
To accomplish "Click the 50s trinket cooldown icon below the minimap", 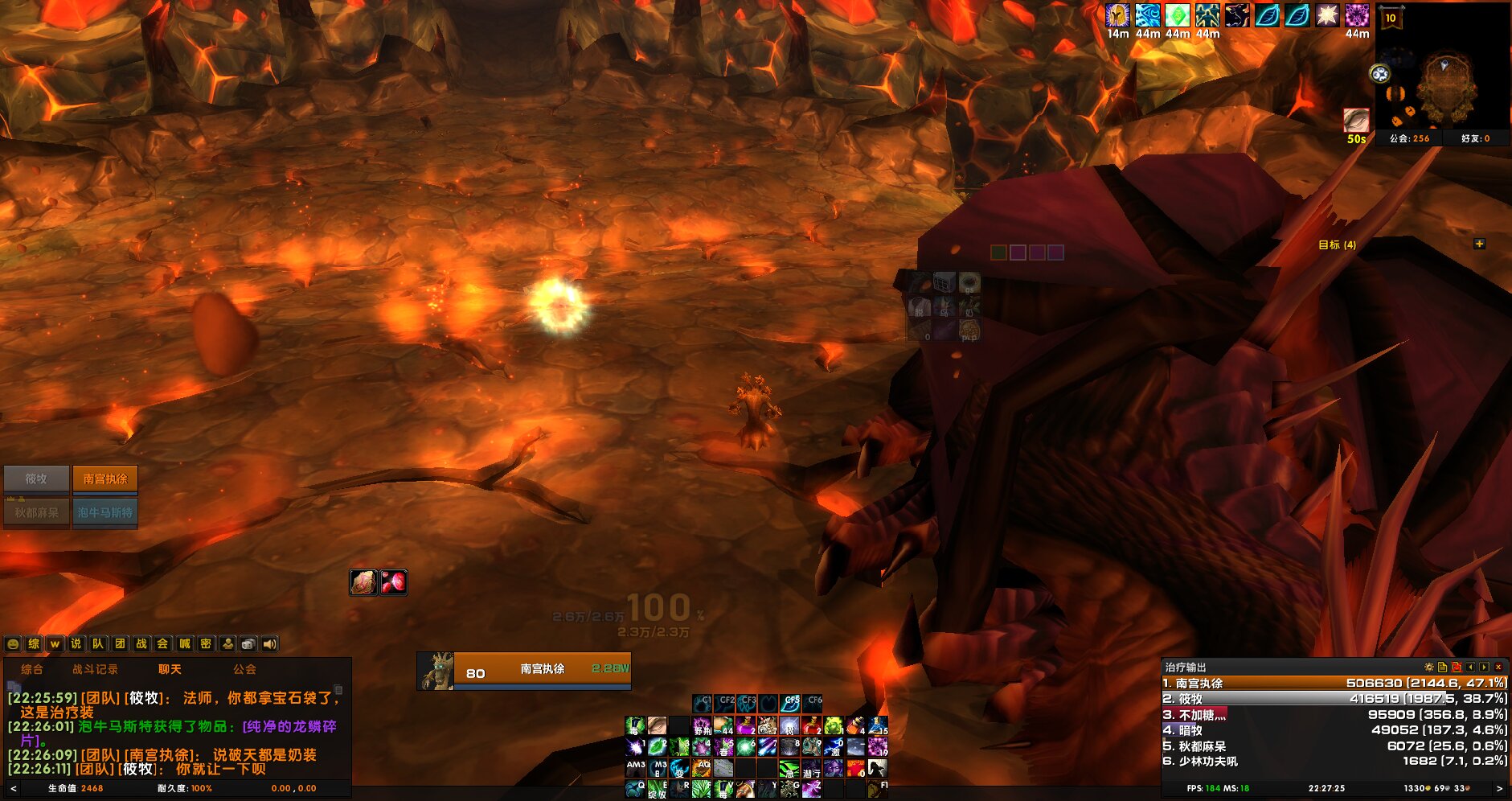I will [1355, 121].
